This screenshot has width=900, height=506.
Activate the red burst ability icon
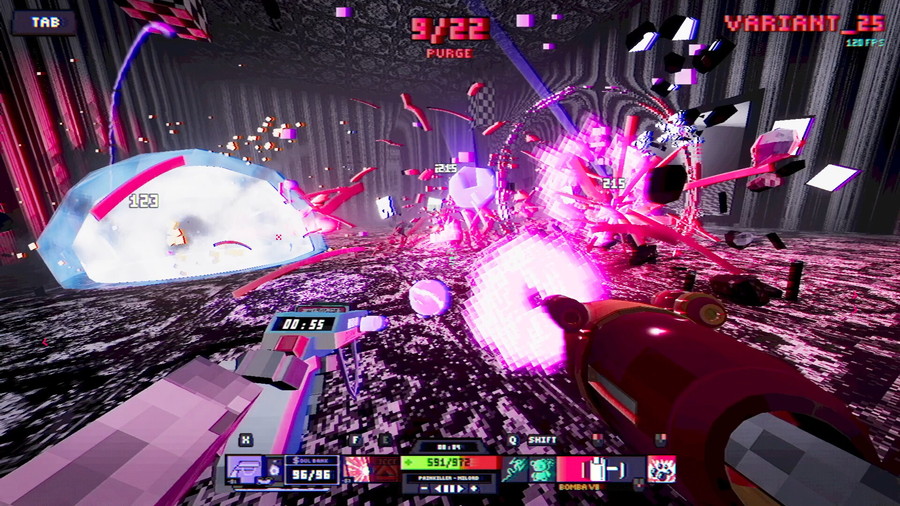tap(357, 469)
